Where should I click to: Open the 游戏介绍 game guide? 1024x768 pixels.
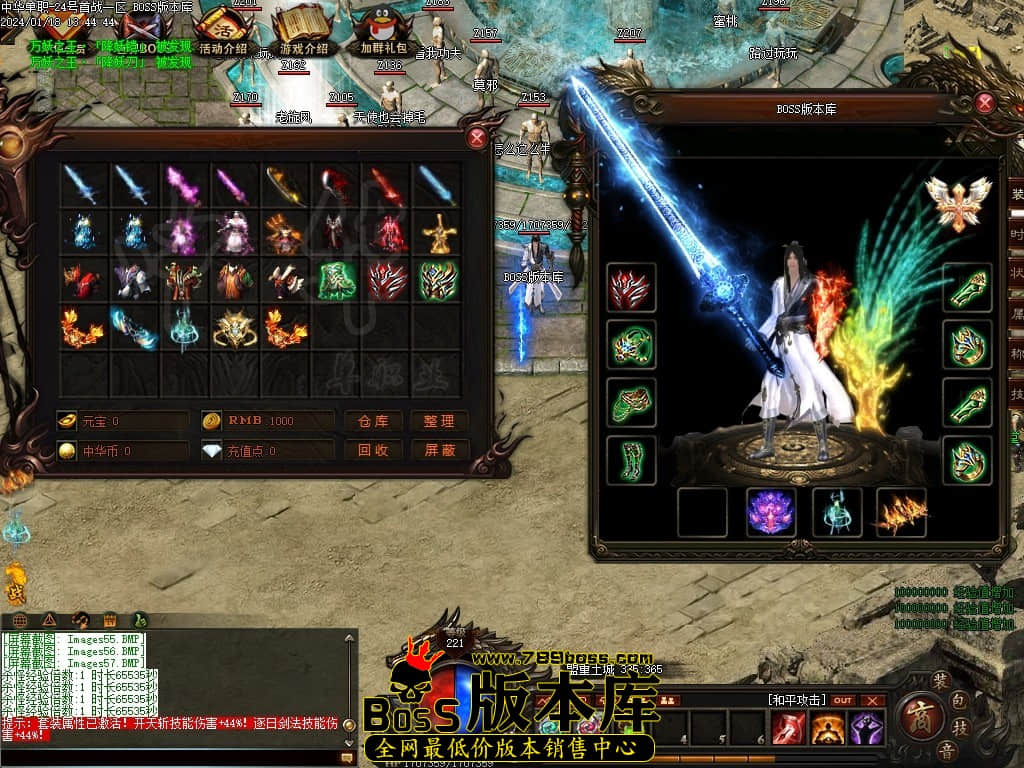click(x=303, y=32)
